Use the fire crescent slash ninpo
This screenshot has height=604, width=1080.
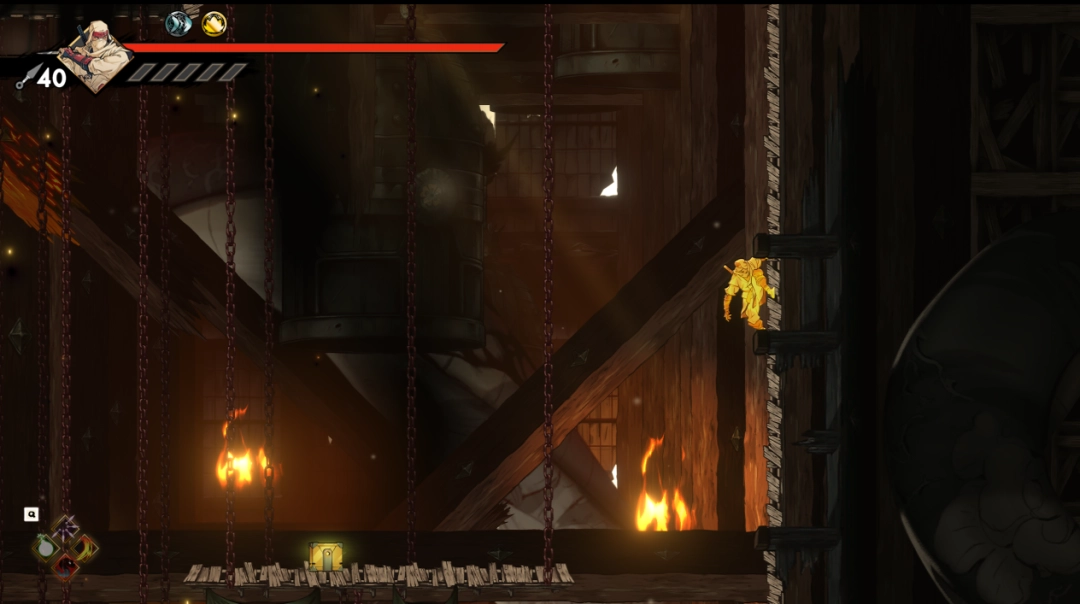tap(87, 547)
